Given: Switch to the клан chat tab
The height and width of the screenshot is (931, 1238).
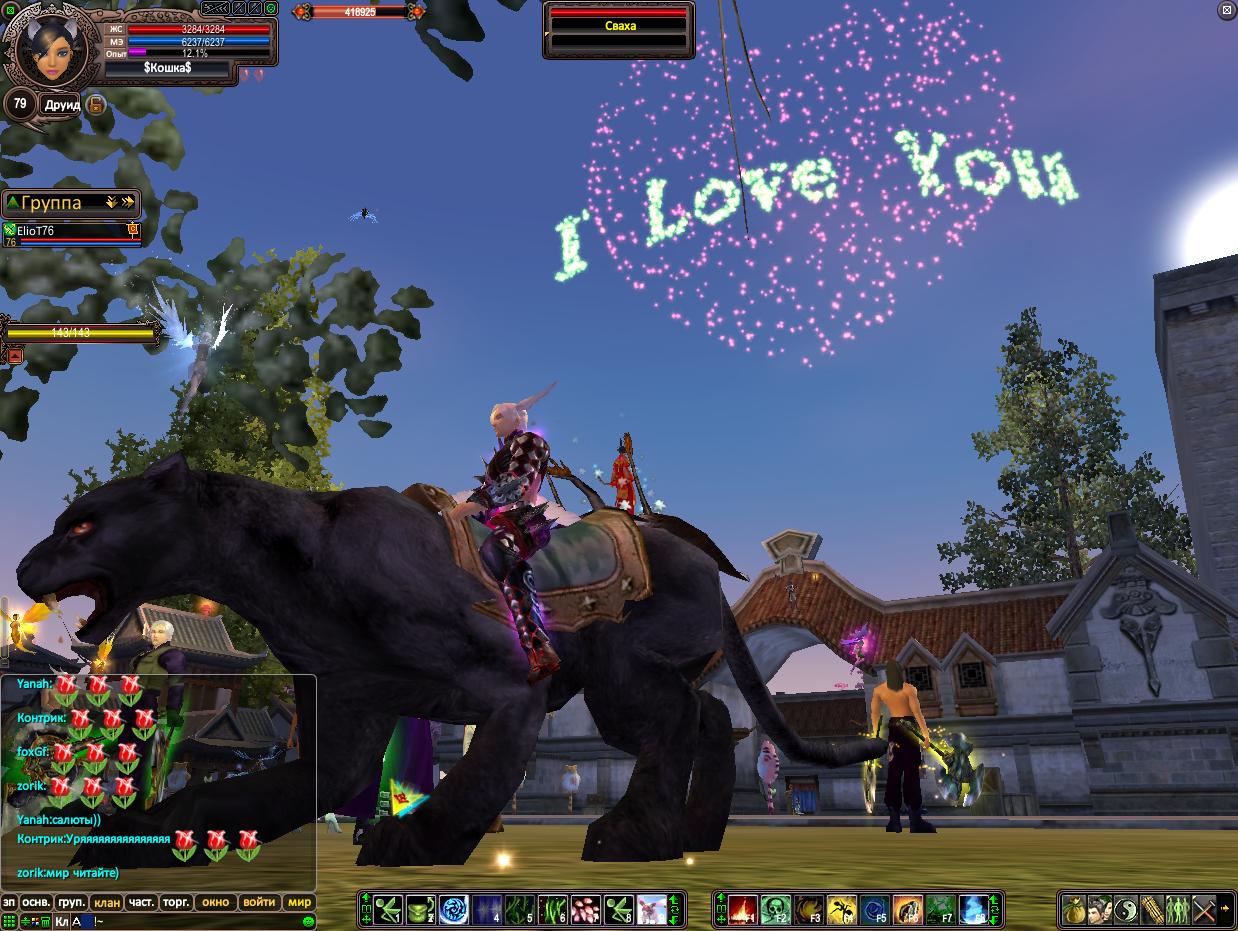Looking at the screenshot, I should (x=107, y=902).
